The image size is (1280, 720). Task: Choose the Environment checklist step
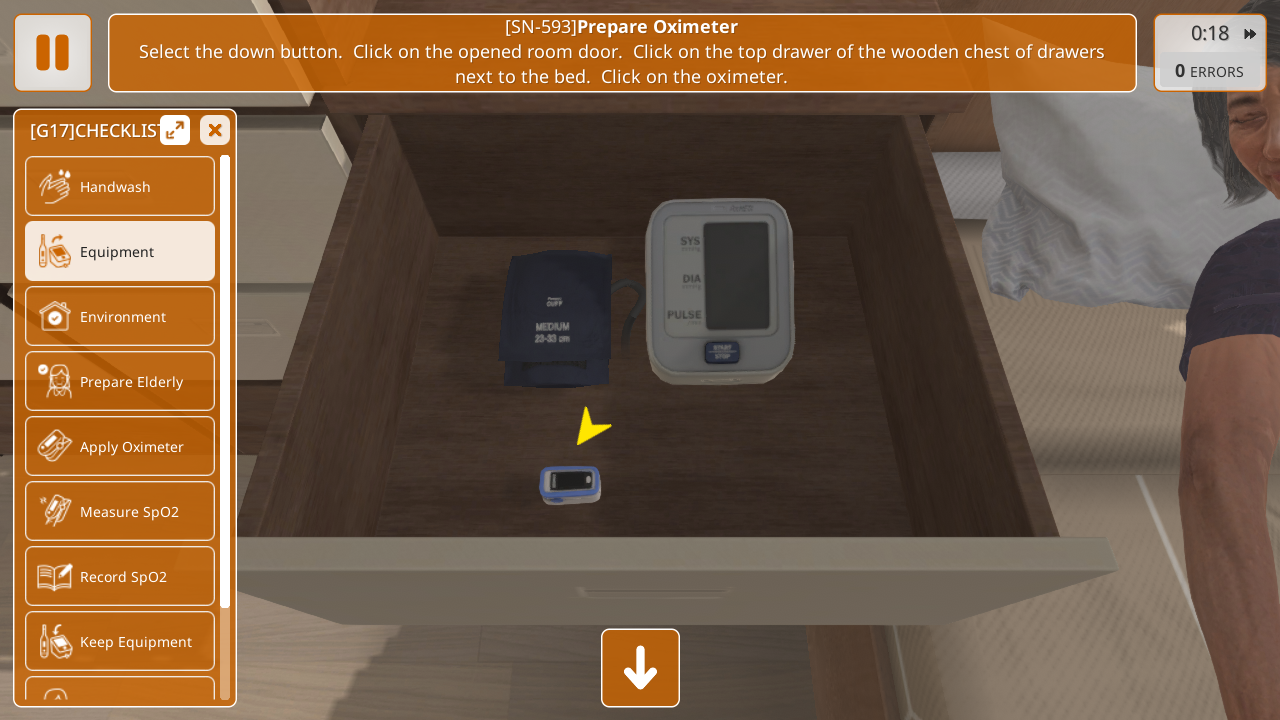[x=120, y=317]
